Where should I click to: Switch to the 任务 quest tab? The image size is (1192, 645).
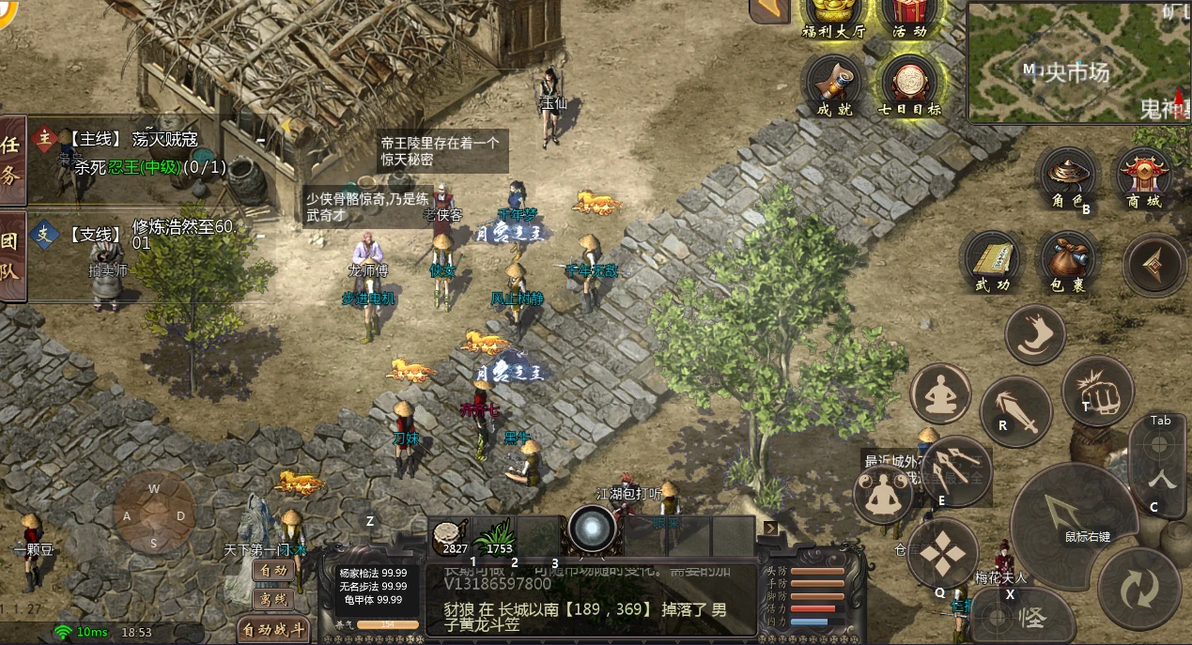[12, 159]
